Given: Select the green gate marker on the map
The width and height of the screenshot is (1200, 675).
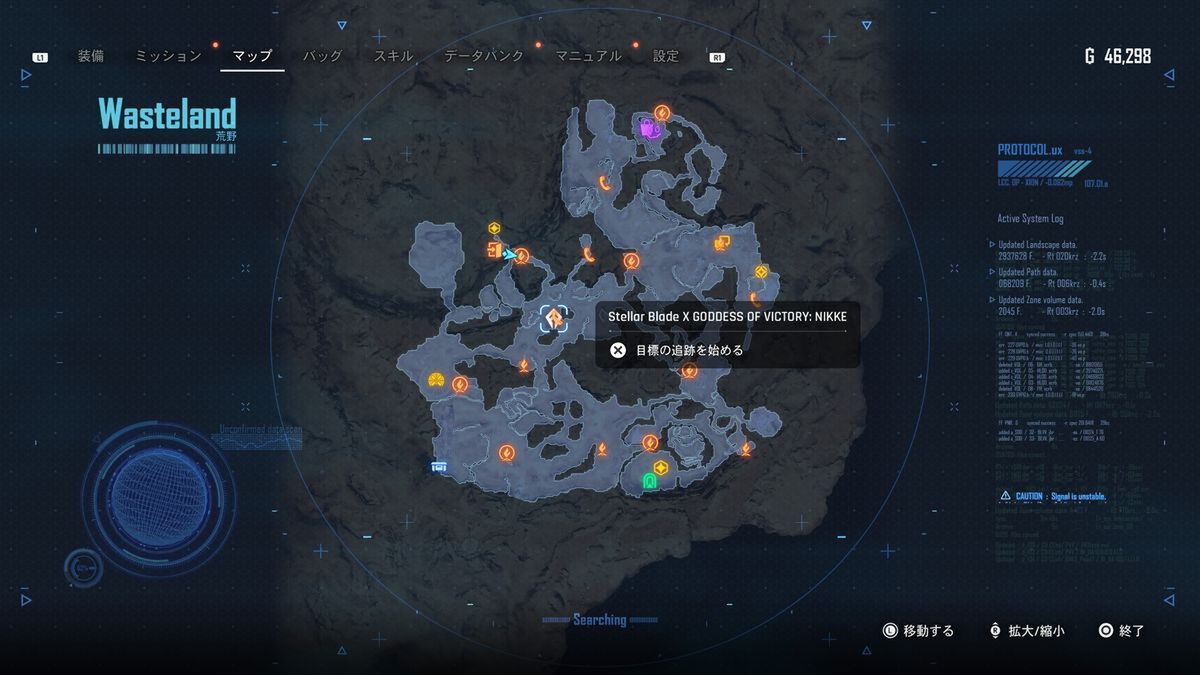Looking at the screenshot, I should click(650, 482).
